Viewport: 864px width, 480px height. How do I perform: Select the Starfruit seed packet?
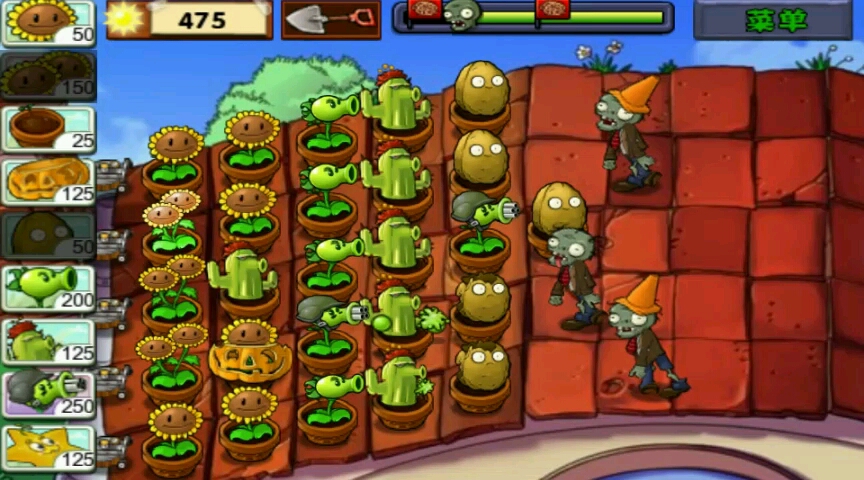coord(48,447)
